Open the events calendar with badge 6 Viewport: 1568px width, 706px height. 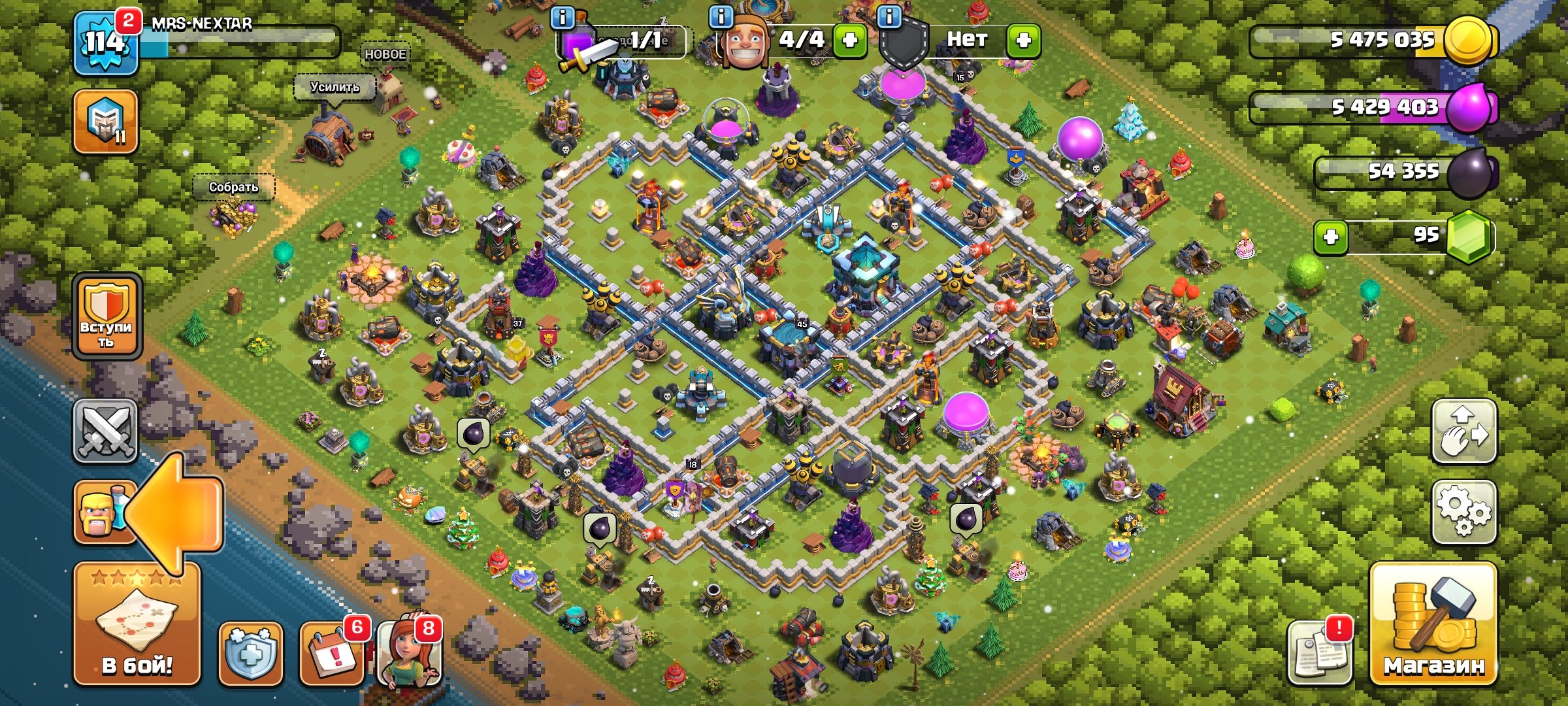click(331, 653)
